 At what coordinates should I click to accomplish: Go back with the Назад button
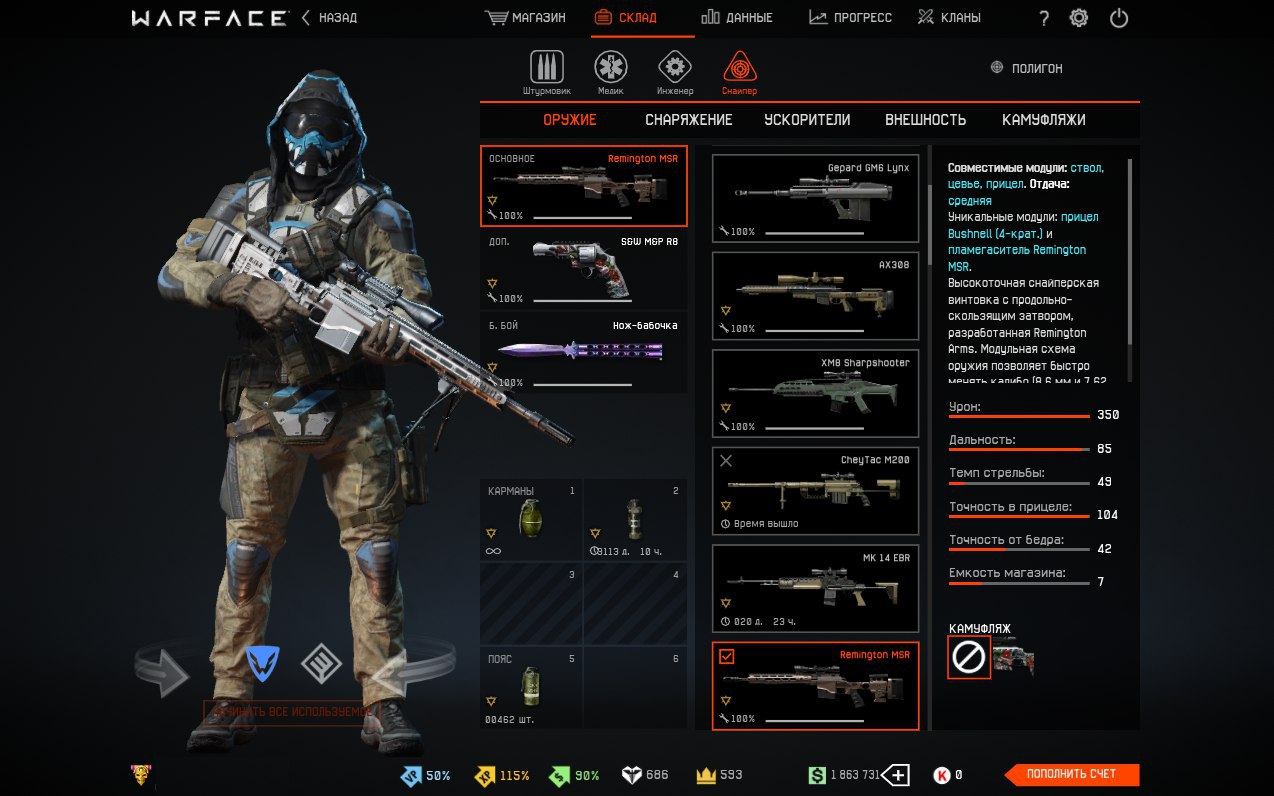329,18
